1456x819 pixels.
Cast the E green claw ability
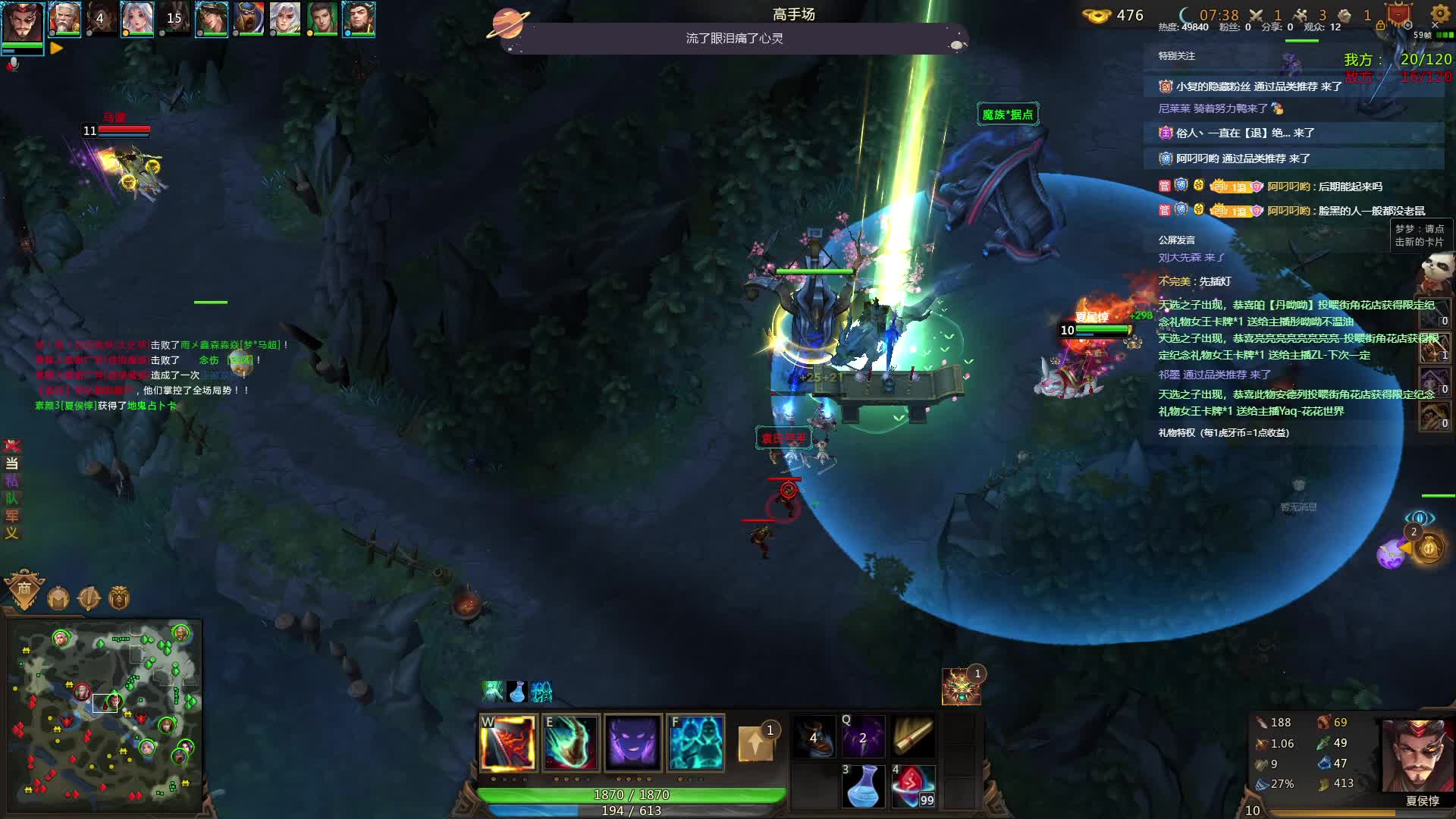[571, 743]
